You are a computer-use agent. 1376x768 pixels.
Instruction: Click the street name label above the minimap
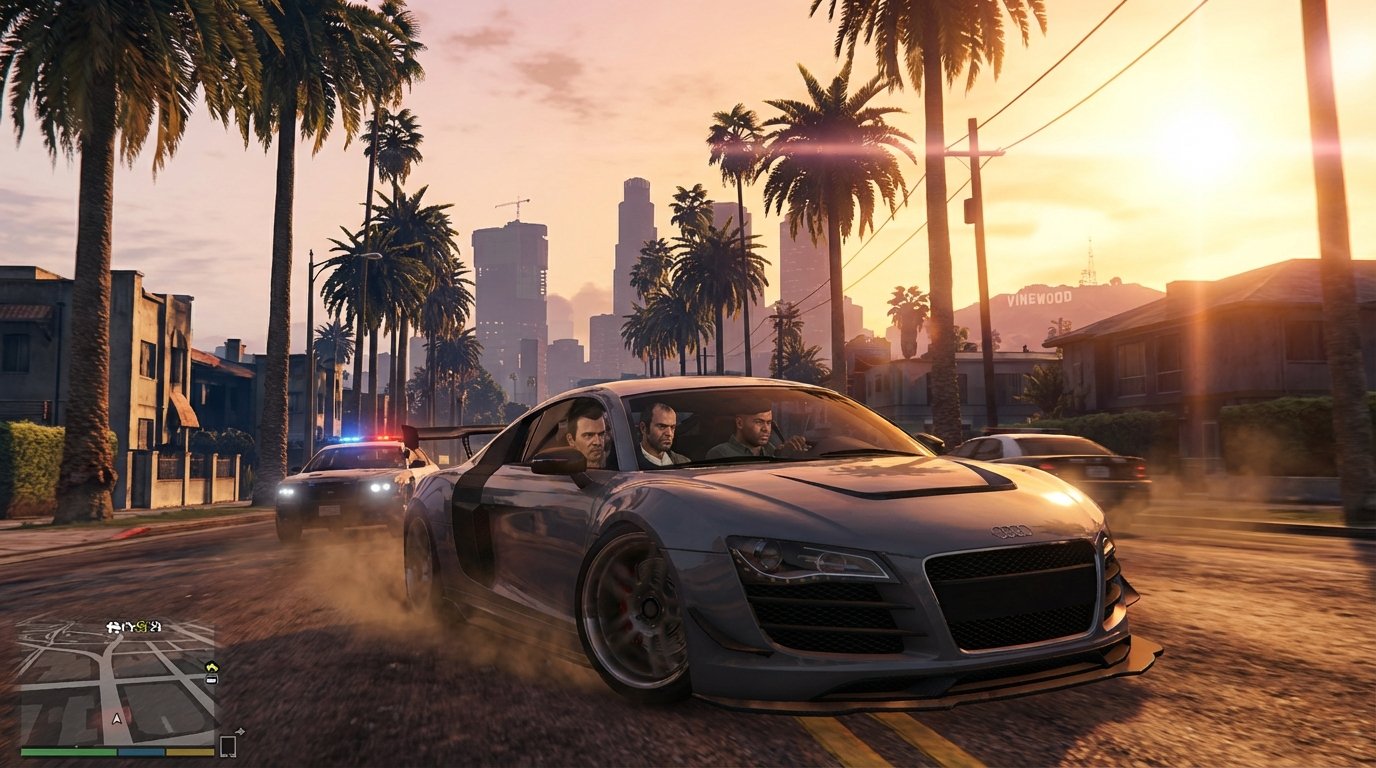point(133,627)
